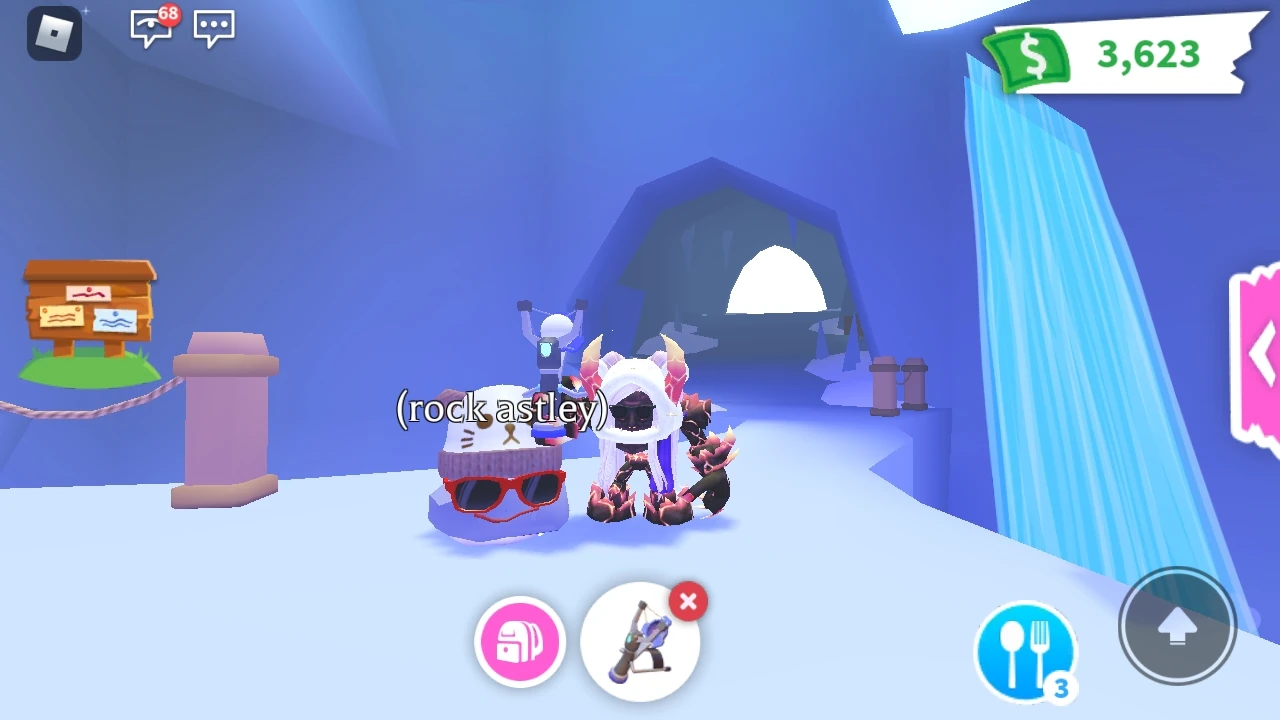
Task: Open the Roblox menu
Action: [55, 33]
